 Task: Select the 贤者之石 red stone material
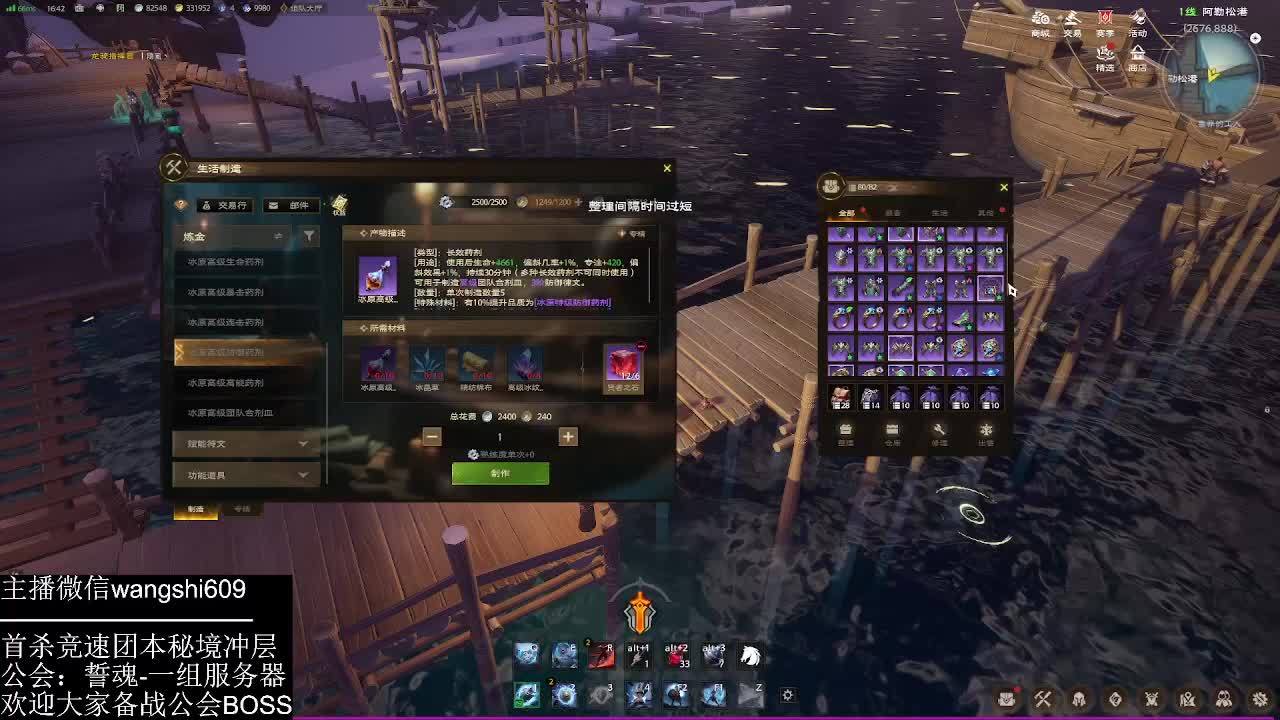622,366
